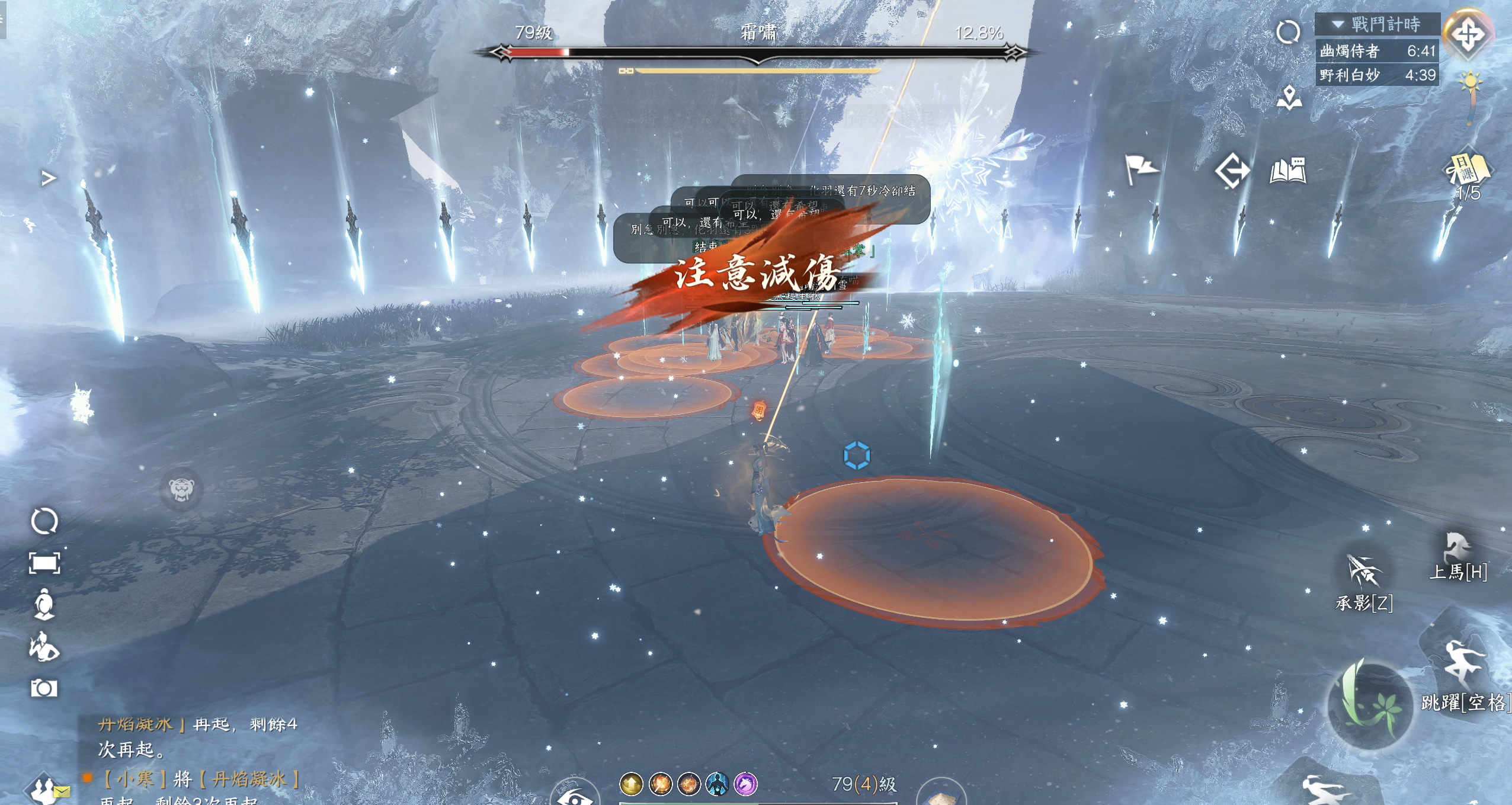Click the refresh arrows beside battle timer
The image size is (1512, 805).
click(1288, 32)
